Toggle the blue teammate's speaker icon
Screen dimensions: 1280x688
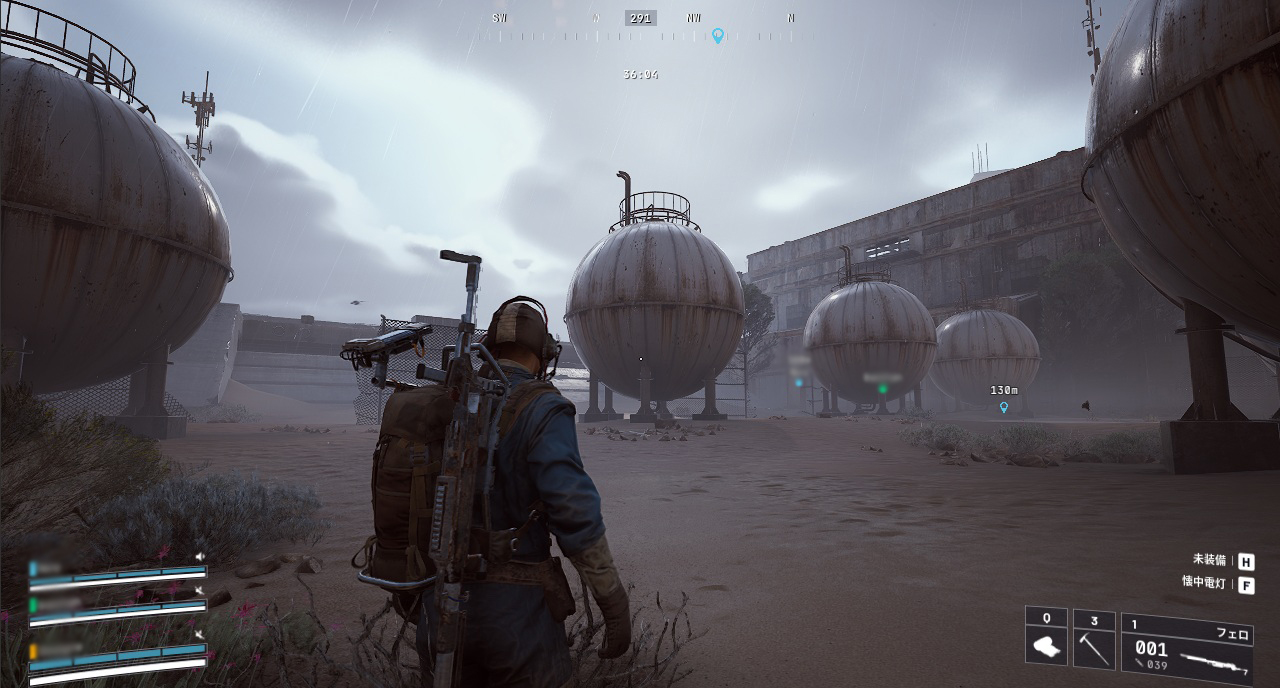[200, 557]
